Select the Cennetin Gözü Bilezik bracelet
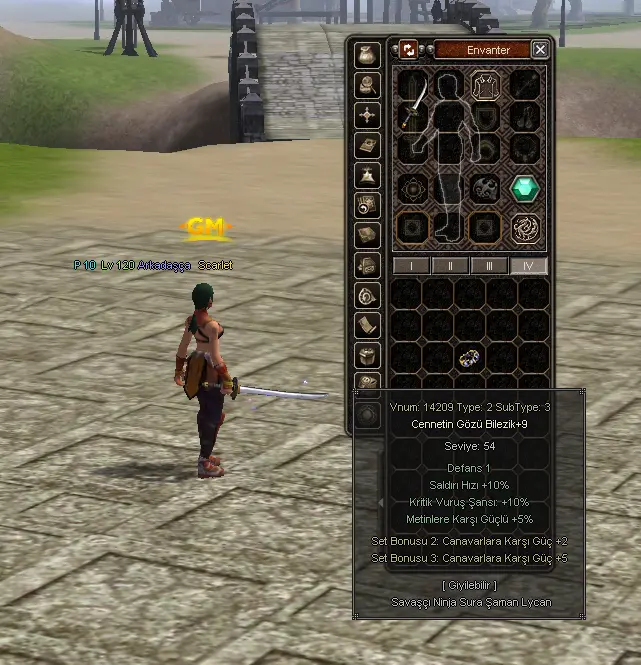 [469, 358]
